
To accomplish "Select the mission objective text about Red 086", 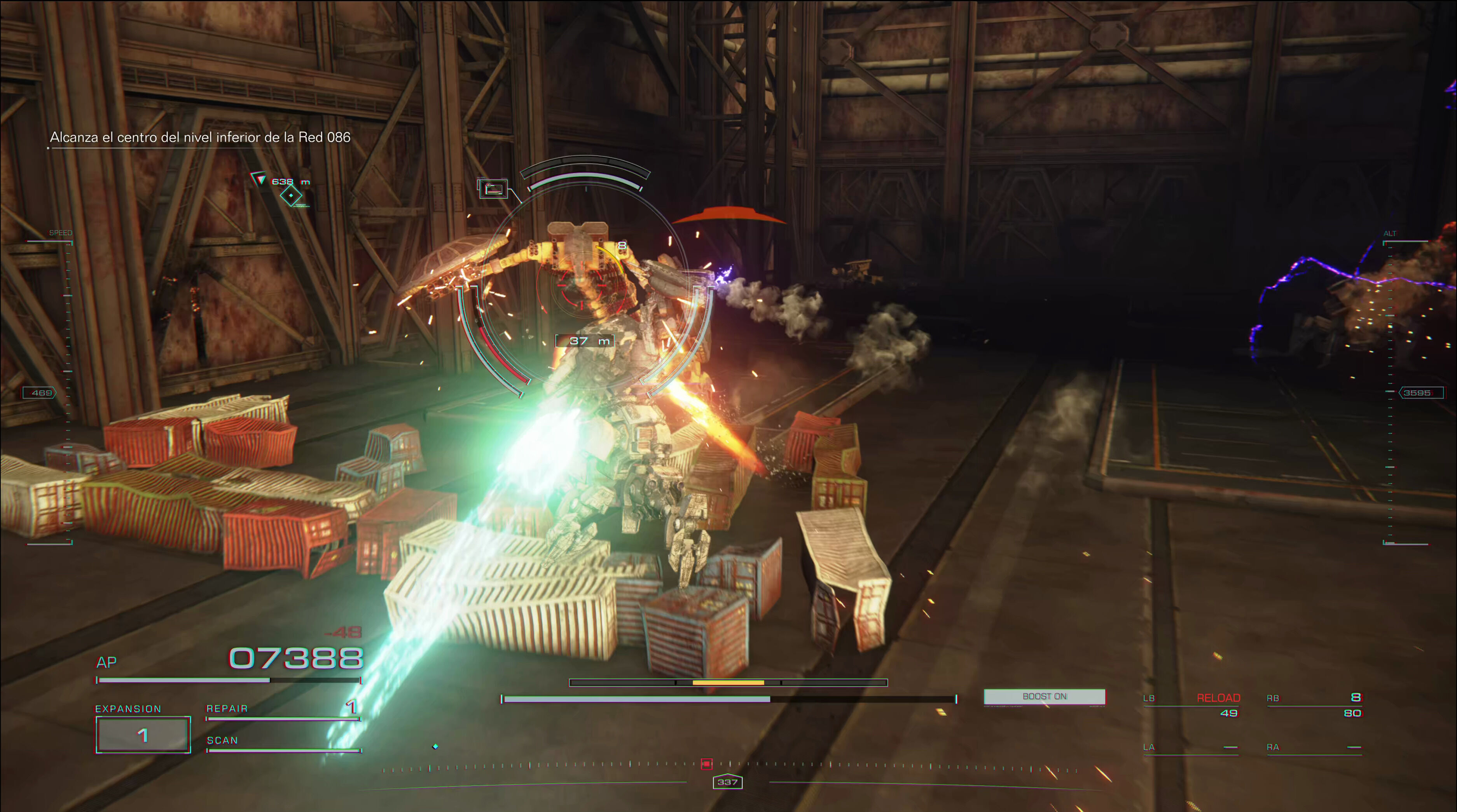I will coord(200,138).
